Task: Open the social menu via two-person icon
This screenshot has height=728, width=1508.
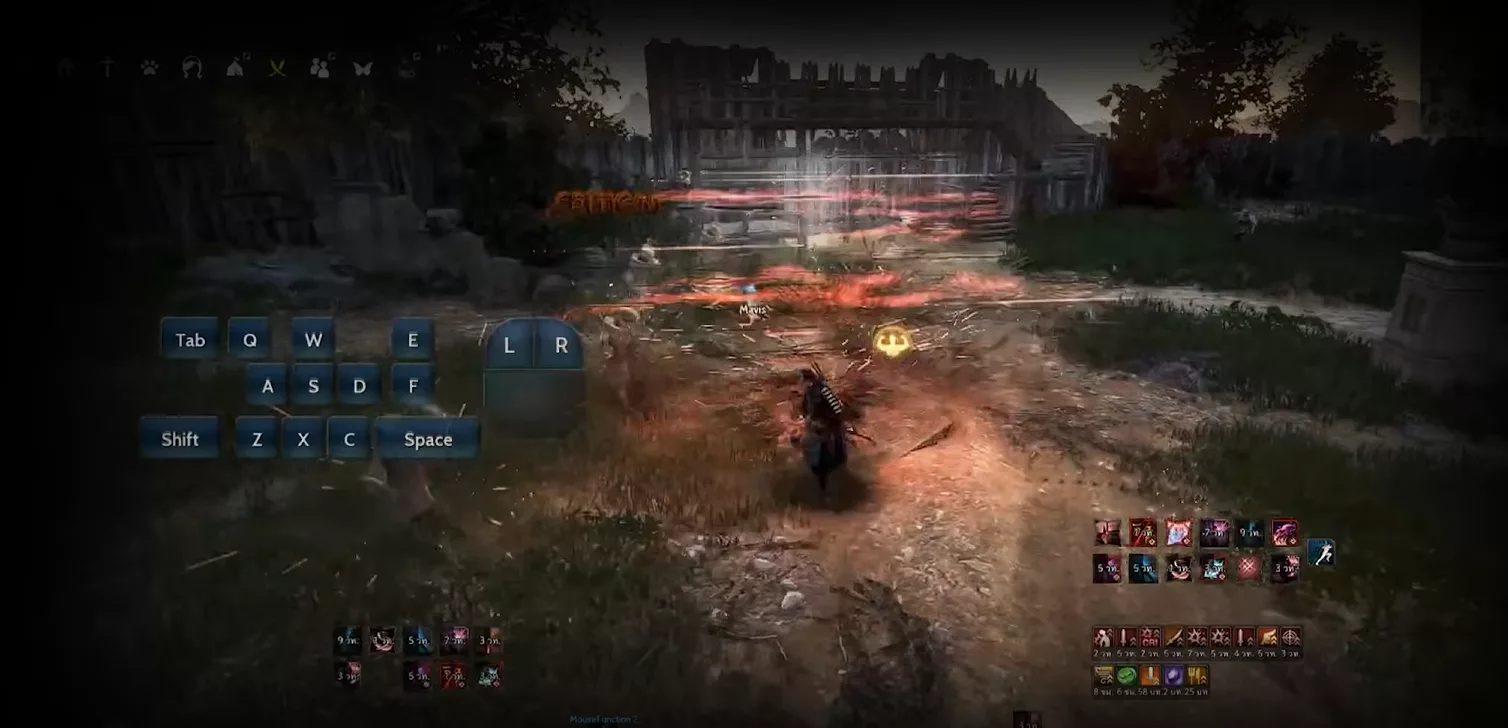Action: [x=321, y=68]
